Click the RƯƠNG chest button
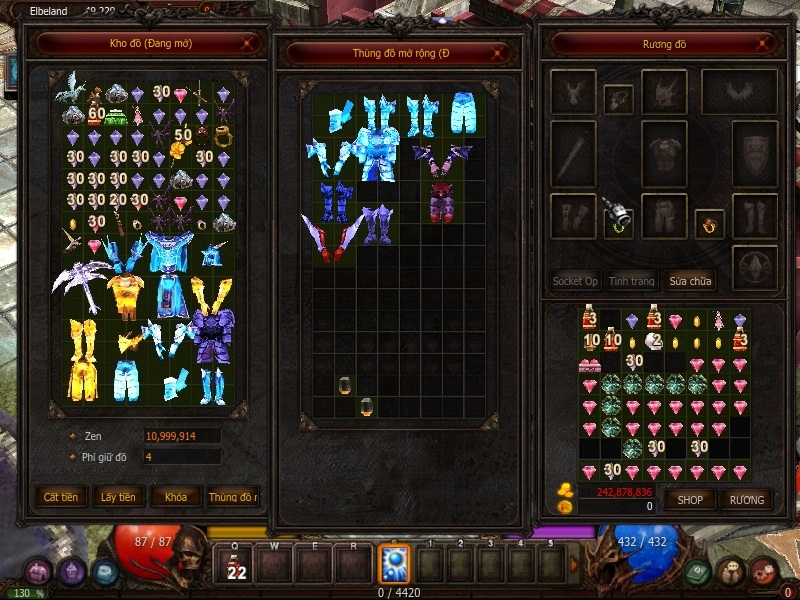800x600 pixels. [746, 499]
